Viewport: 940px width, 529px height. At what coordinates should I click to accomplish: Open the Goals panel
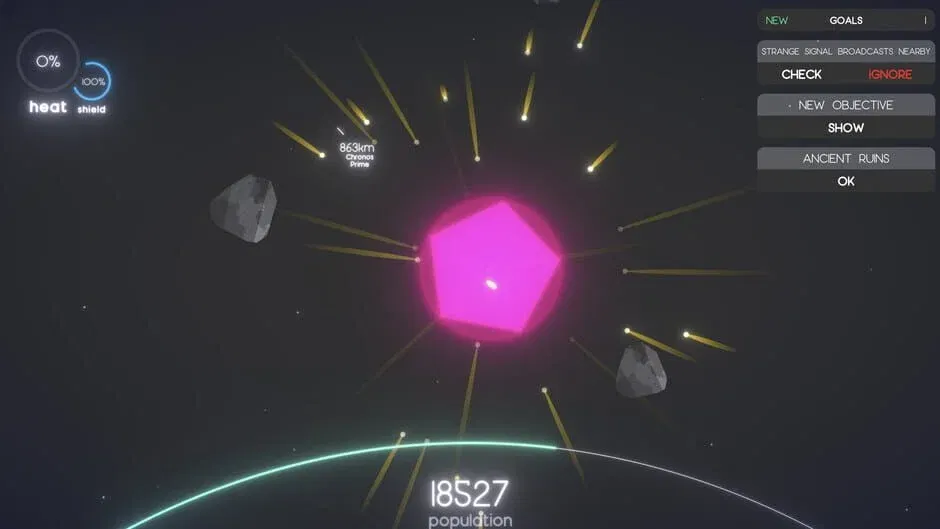pyautogui.click(x=845, y=20)
